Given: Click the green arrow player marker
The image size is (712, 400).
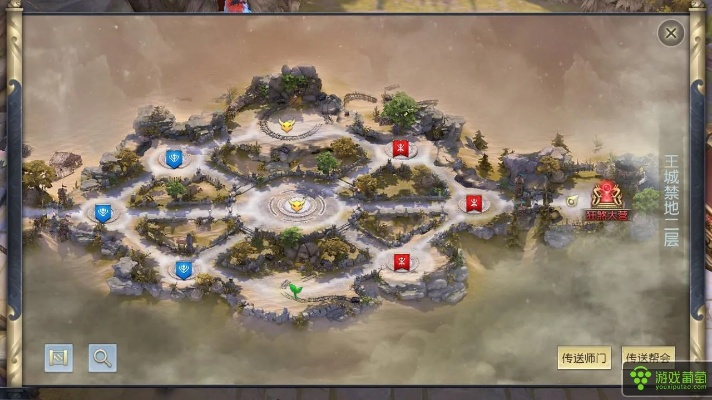Looking at the screenshot, I should tap(296, 290).
